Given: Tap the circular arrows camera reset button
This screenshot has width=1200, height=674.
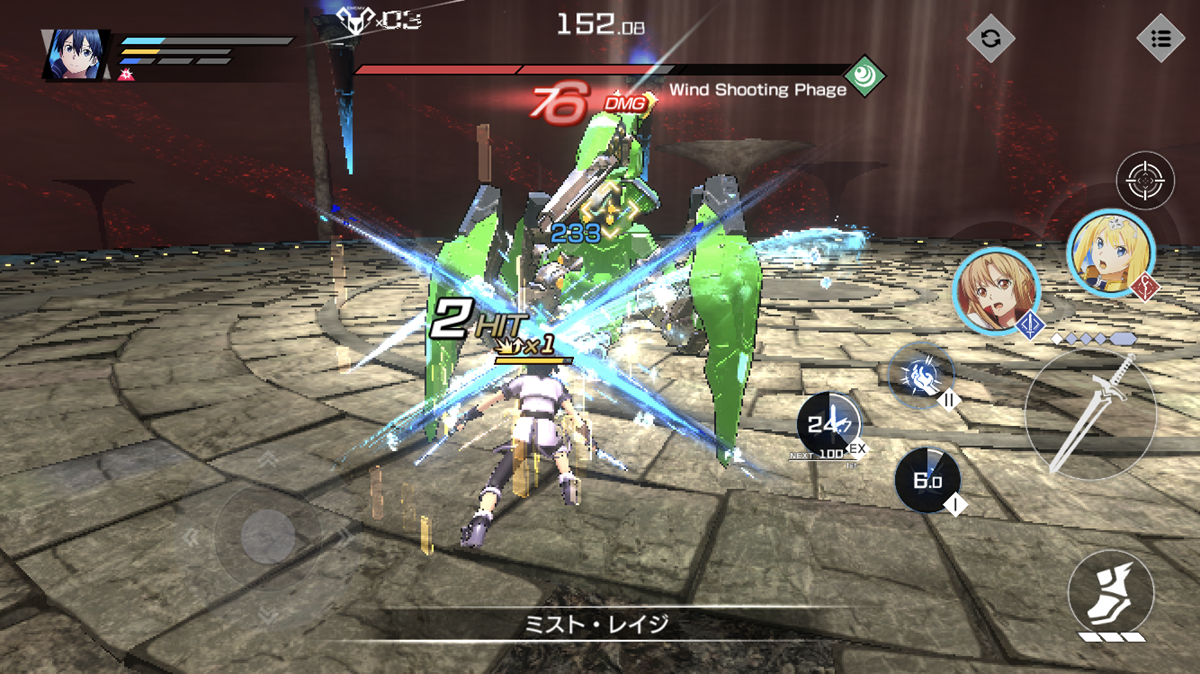Looking at the screenshot, I should coord(990,39).
